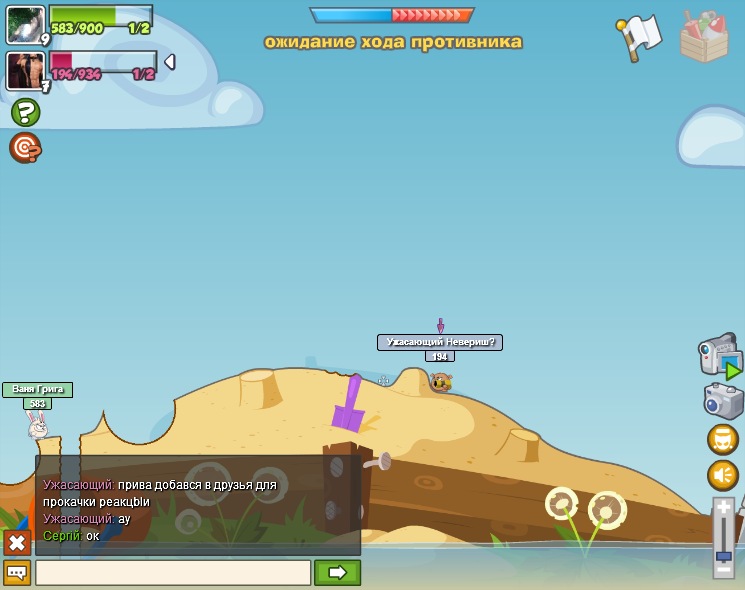Image resolution: width=745 pixels, height=590 pixels.
Task: Zoom in with the plus button
Action: tap(724, 508)
